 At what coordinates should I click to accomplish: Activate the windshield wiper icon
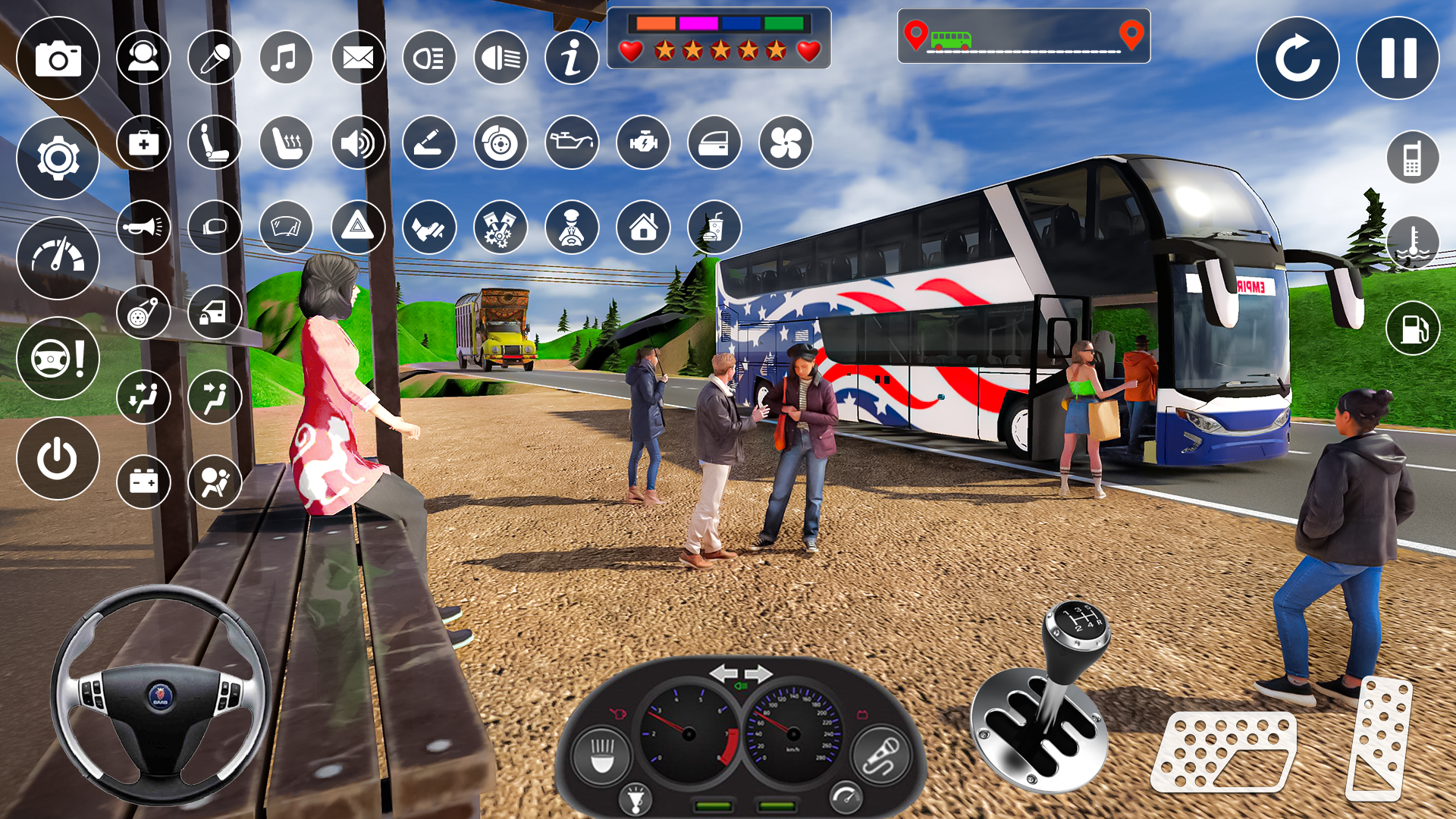point(286,227)
